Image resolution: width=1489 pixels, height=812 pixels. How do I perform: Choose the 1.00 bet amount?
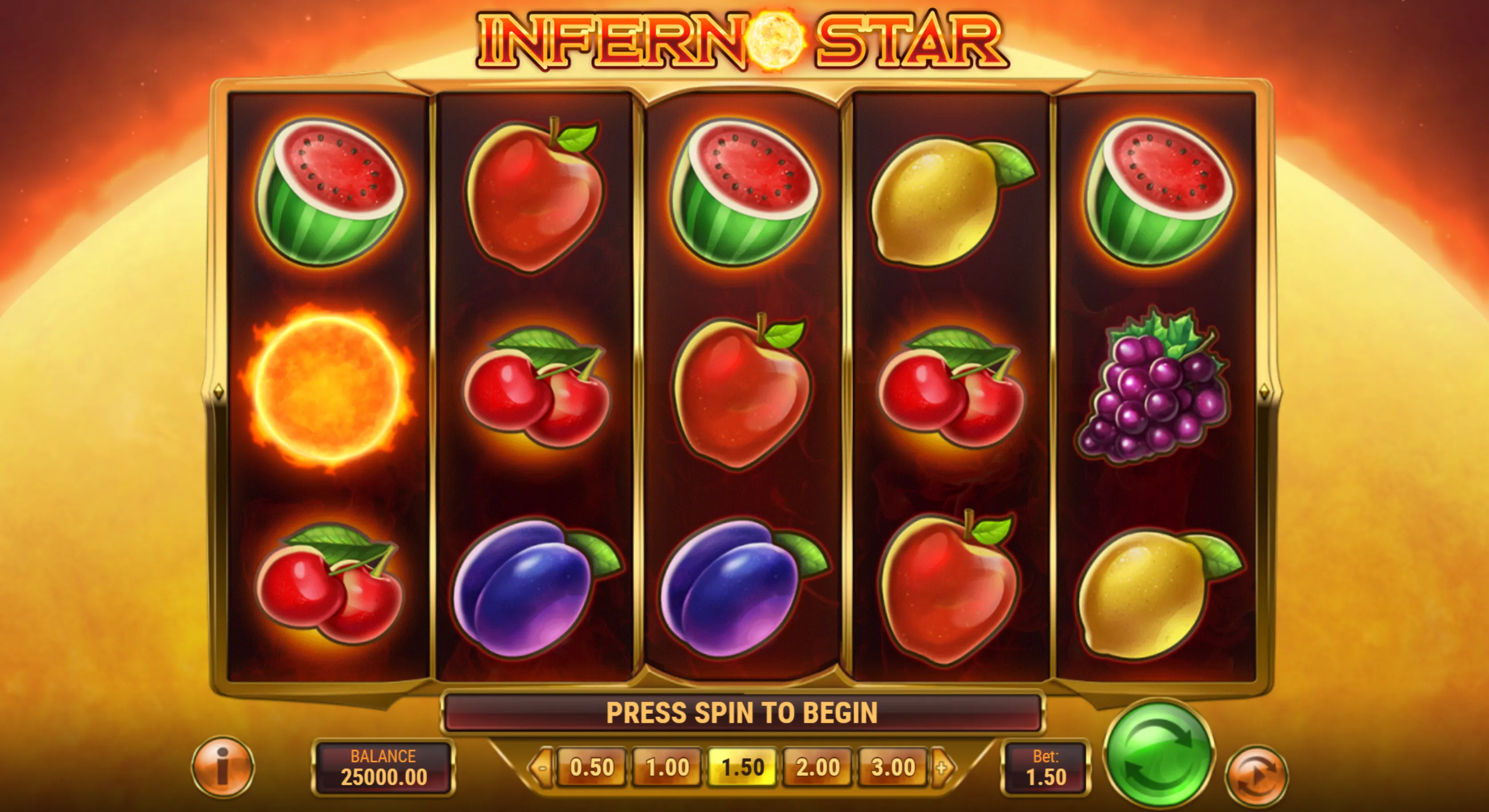(667, 768)
